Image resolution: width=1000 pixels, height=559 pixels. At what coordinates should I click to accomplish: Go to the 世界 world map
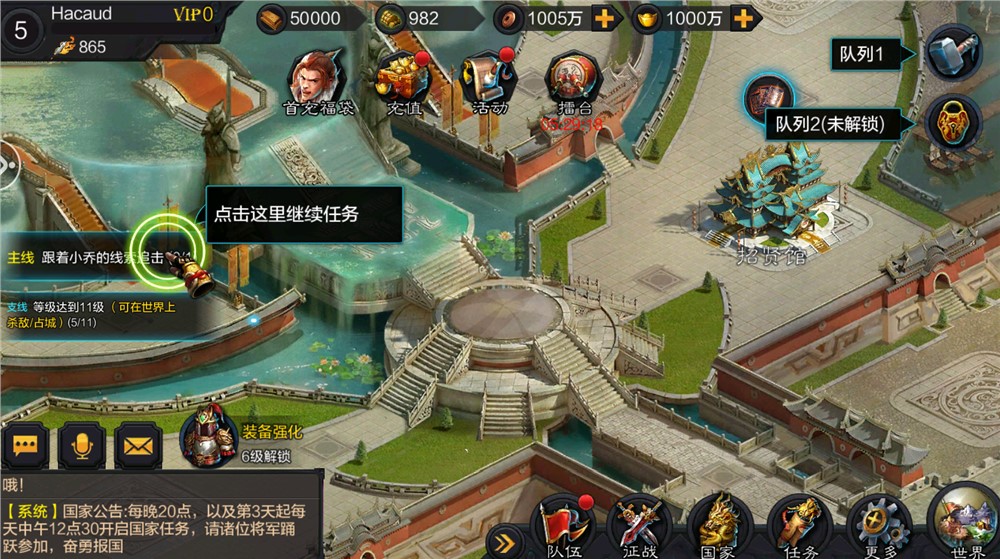tap(960, 520)
